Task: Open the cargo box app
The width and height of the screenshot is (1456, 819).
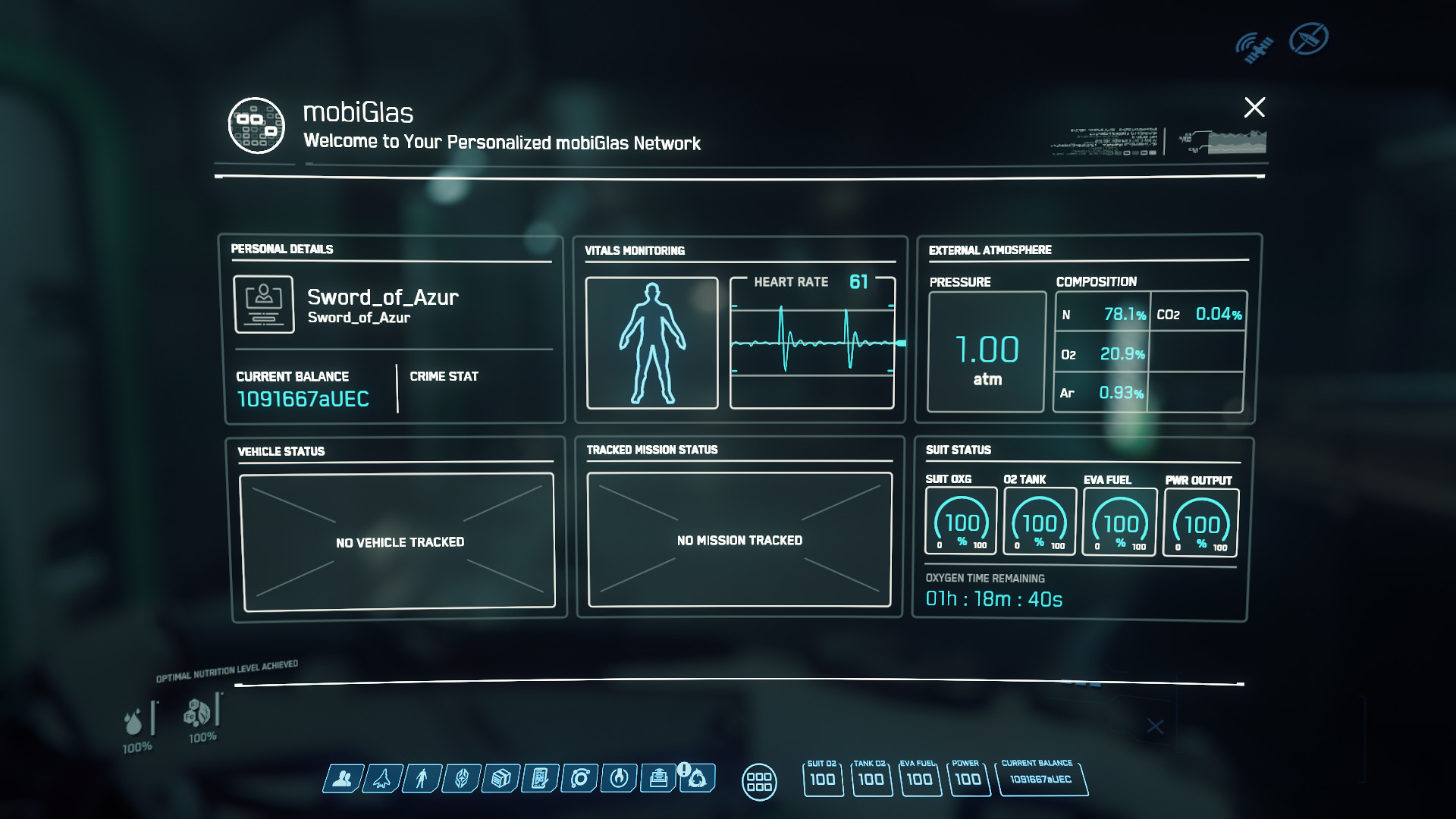Action: (x=500, y=778)
